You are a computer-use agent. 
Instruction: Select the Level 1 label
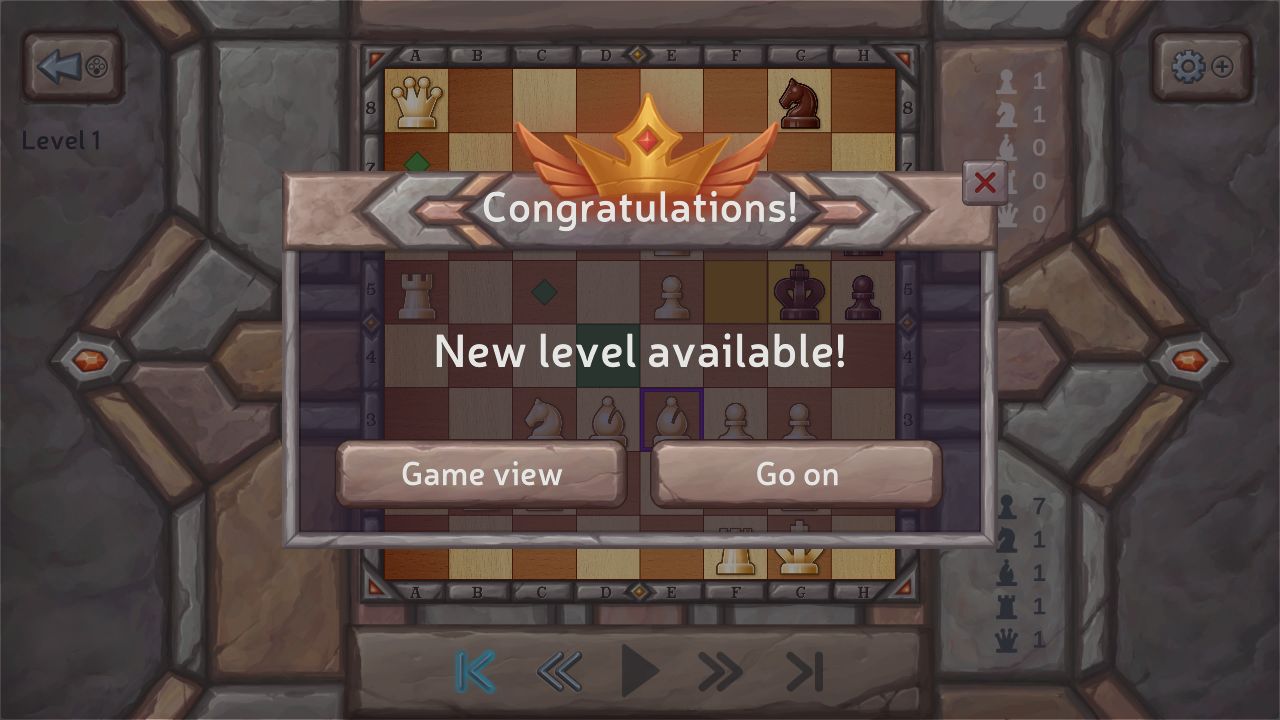coord(62,141)
